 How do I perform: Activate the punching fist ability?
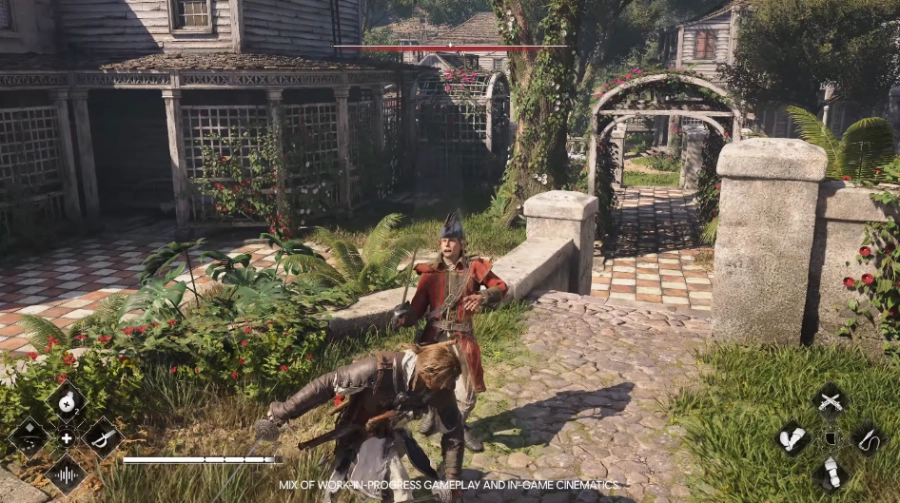tap(793, 438)
